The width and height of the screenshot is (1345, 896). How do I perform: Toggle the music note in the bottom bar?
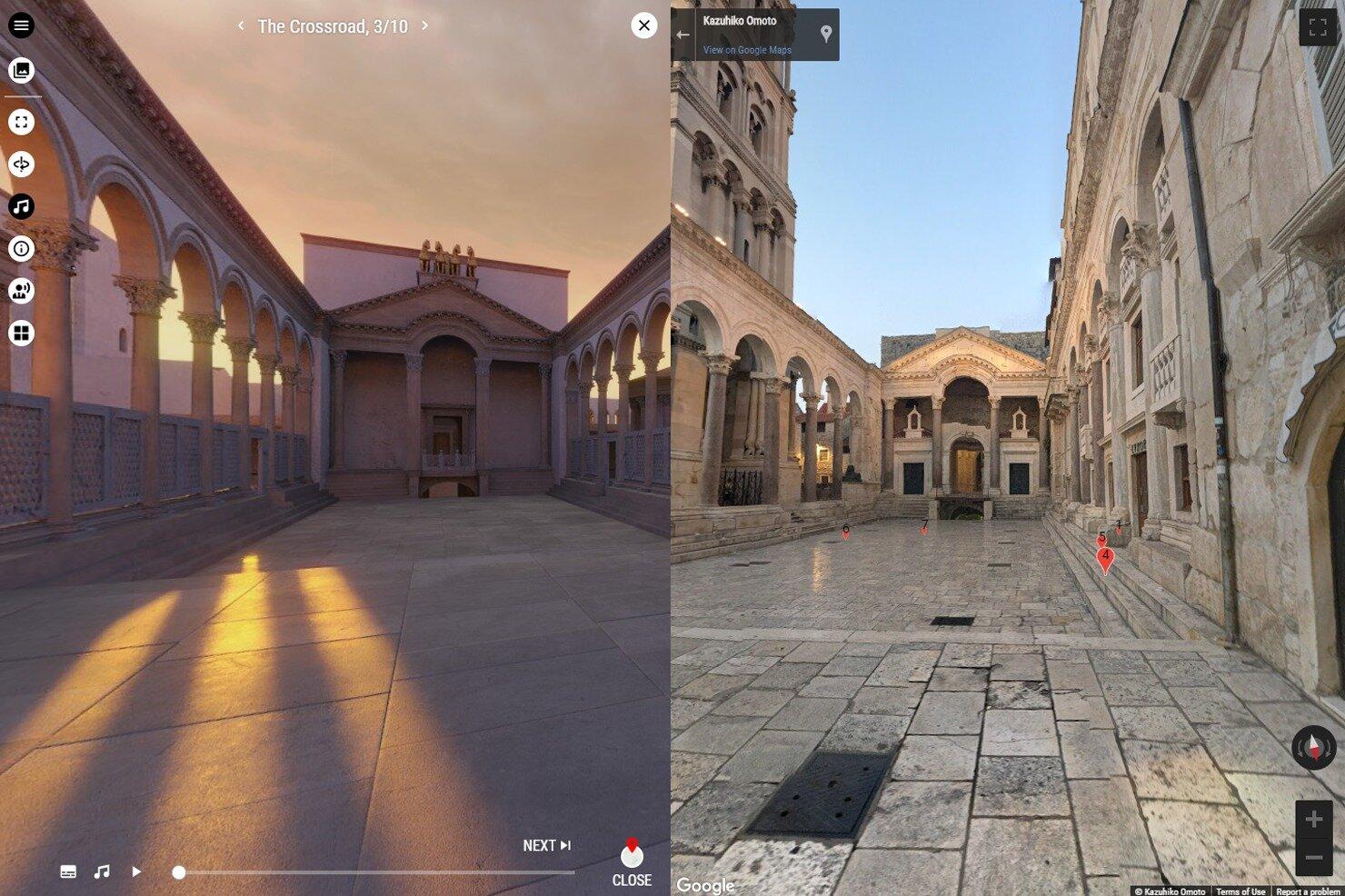tap(101, 871)
